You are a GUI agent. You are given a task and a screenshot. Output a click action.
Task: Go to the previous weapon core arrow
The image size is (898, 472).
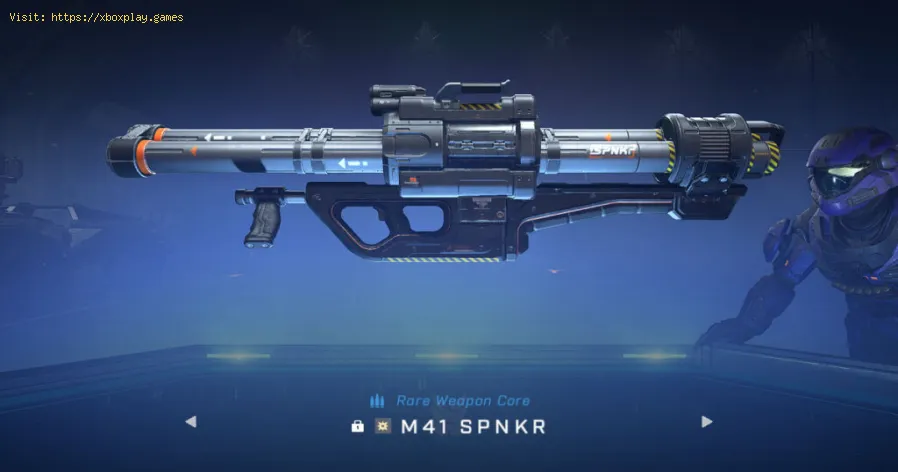[190, 422]
